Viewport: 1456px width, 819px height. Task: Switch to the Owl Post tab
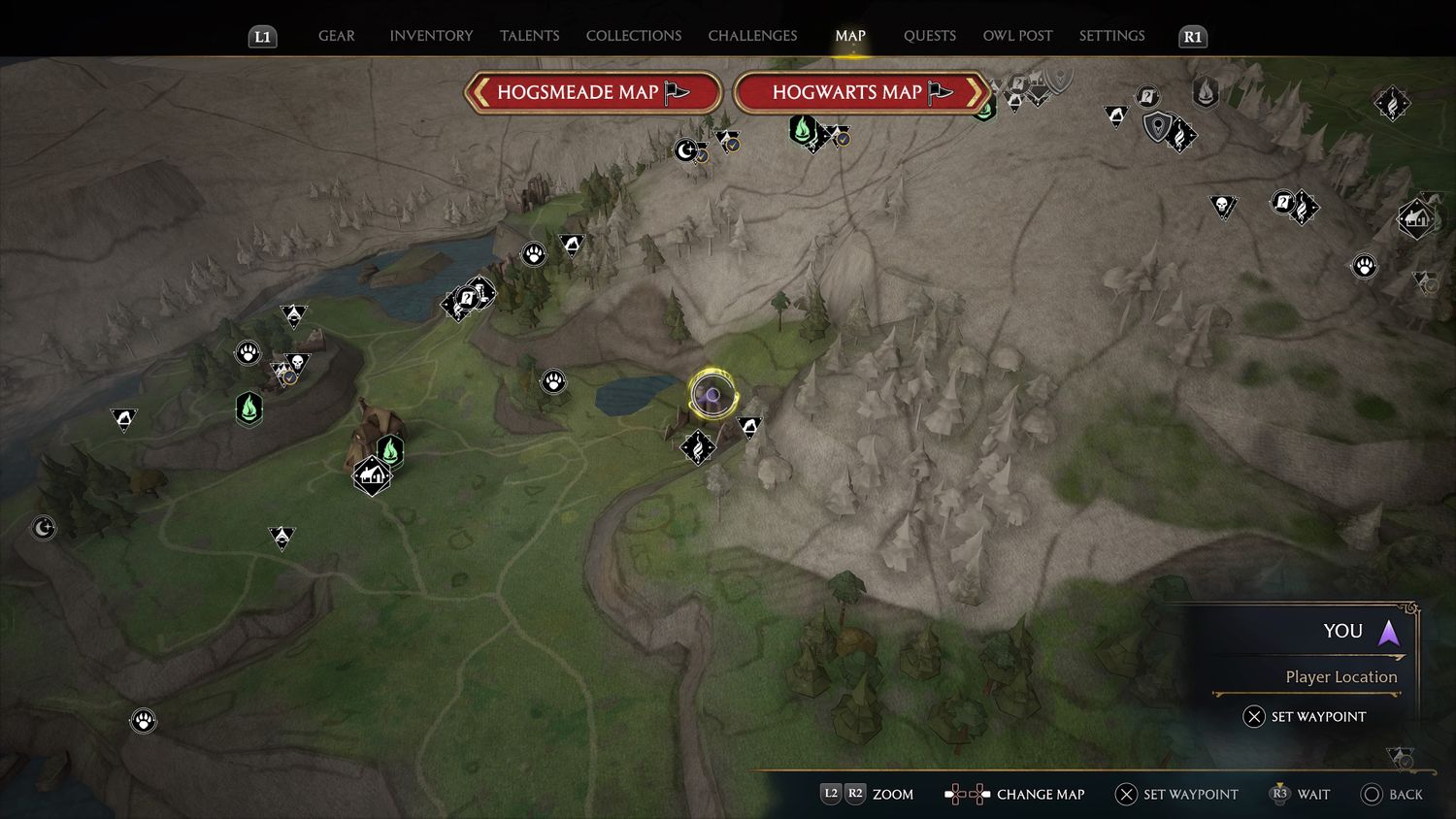point(1017,36)
